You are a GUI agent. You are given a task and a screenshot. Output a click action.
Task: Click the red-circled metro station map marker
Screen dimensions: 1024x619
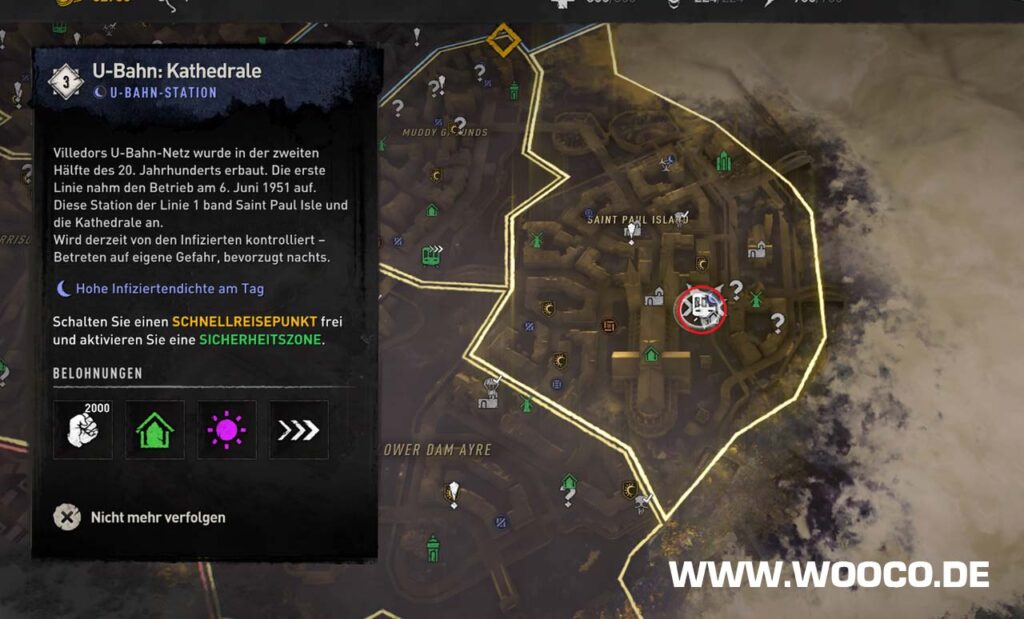(701, 310)
